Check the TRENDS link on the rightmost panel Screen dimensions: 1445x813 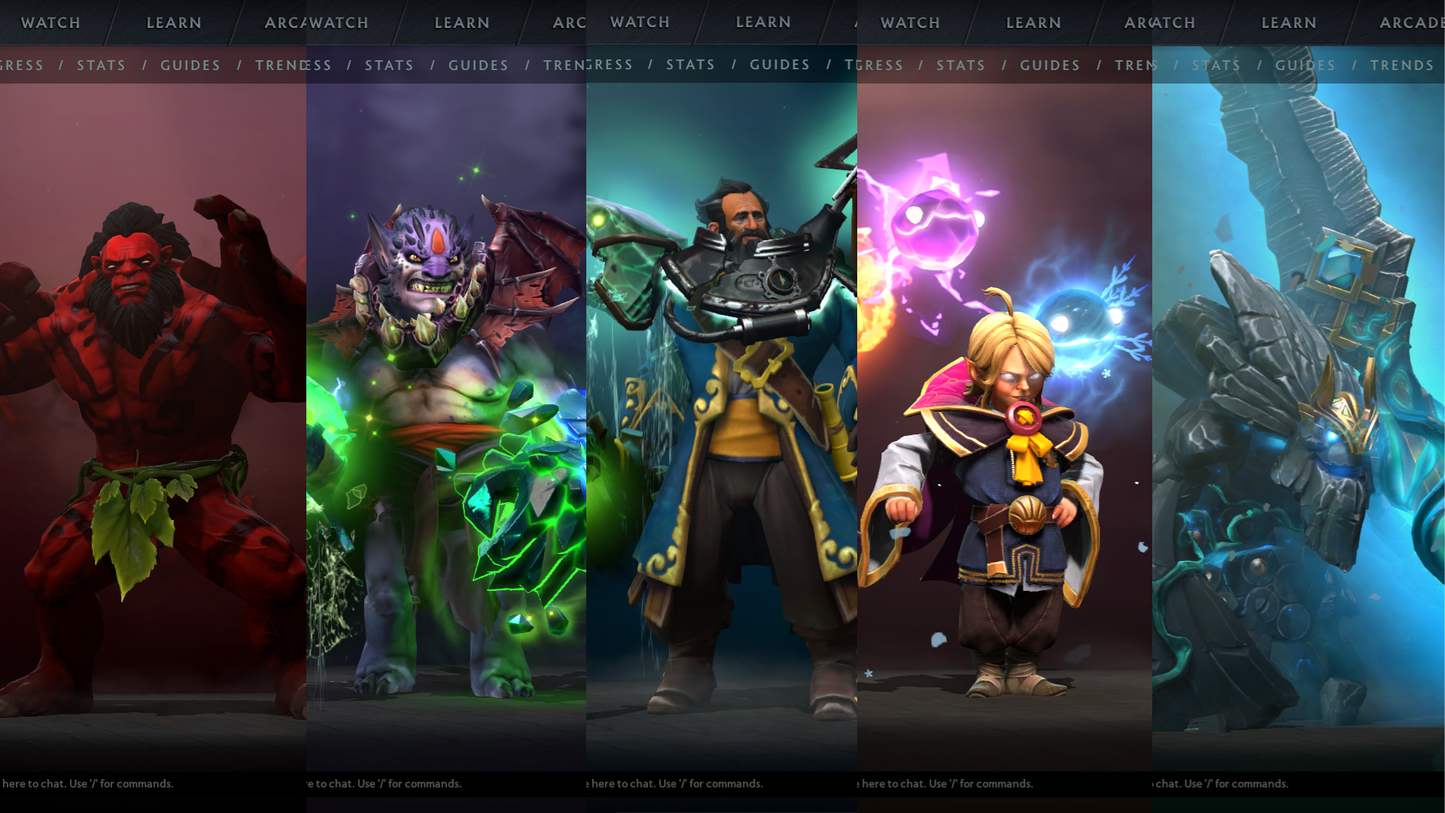1402,65
